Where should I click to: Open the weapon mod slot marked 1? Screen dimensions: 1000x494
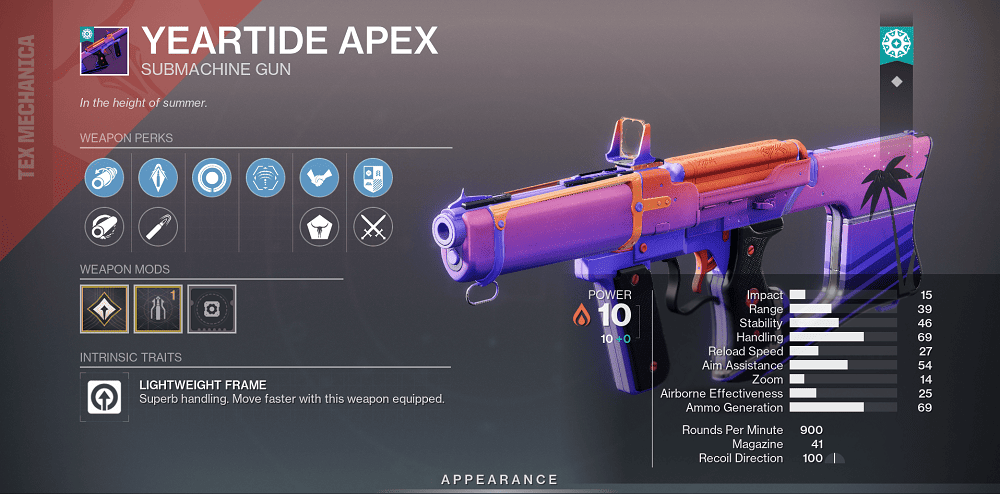pyautogui.click(x=158, y=310)
